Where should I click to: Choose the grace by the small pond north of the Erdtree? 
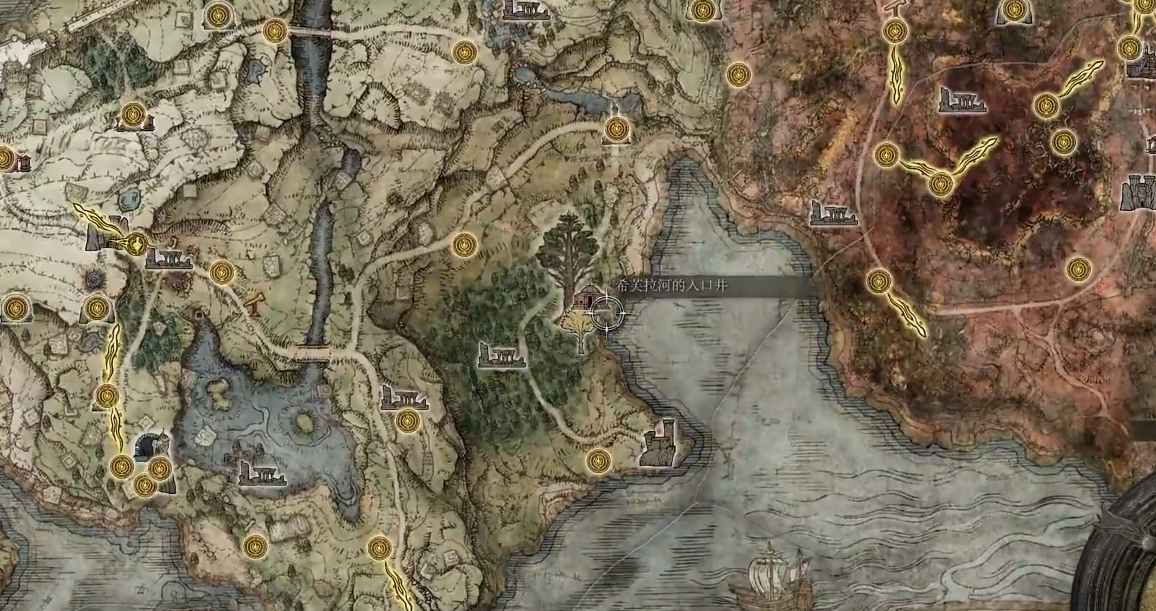(617, 129)
